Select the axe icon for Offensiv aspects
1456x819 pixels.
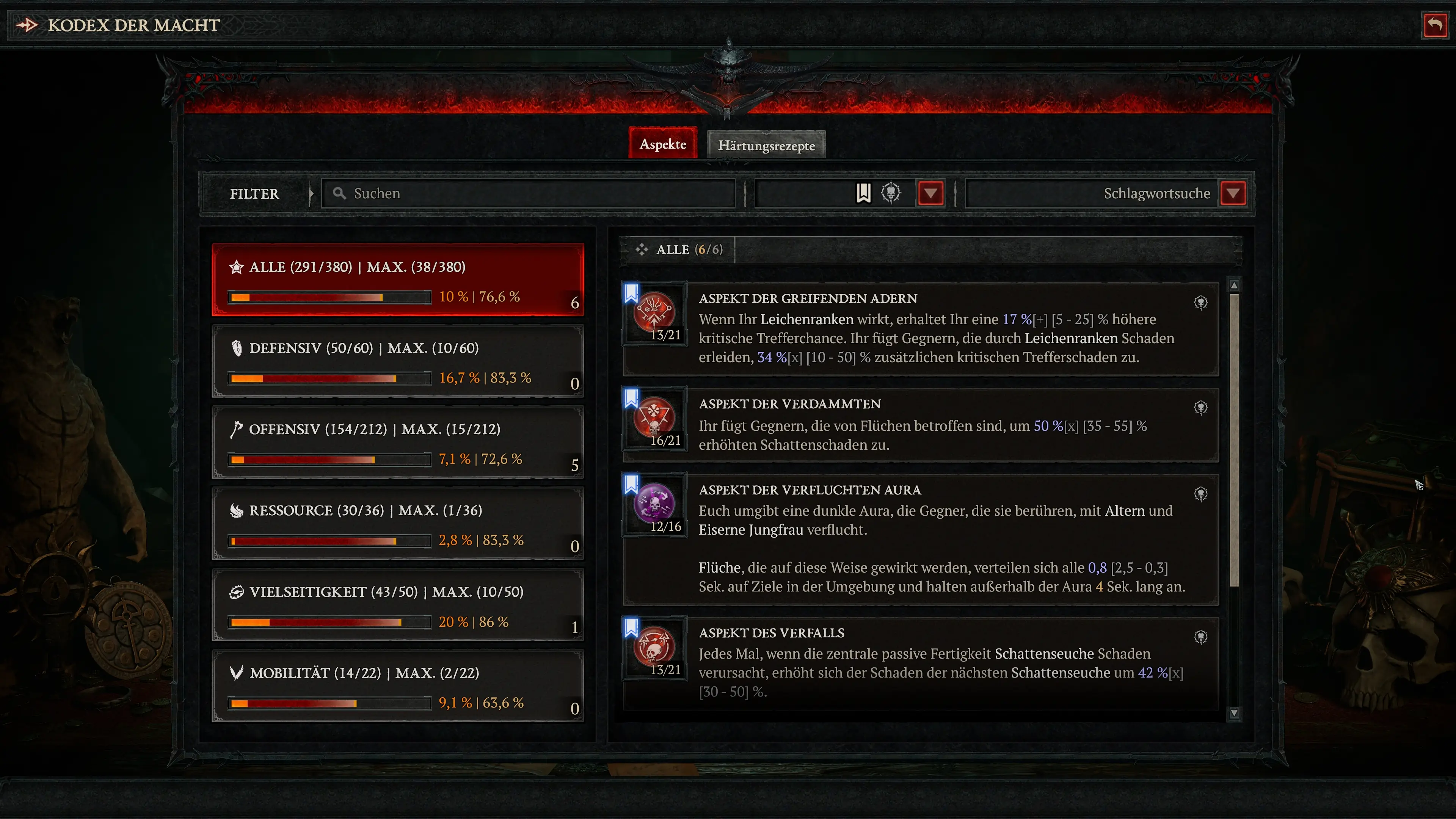tap(237, 429)
